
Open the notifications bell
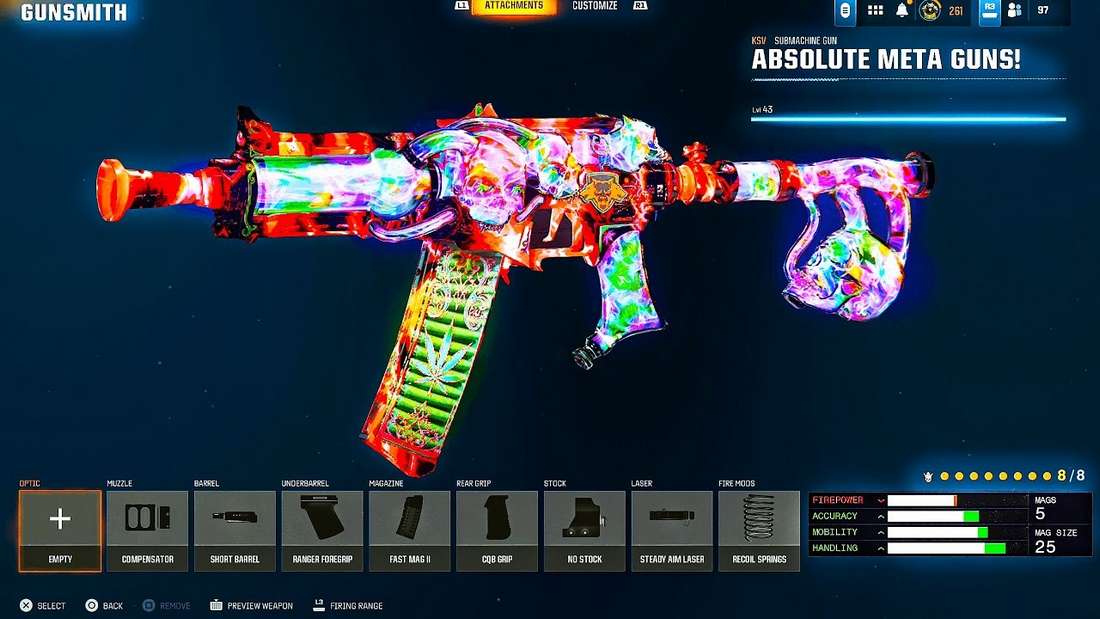(902, 10)
